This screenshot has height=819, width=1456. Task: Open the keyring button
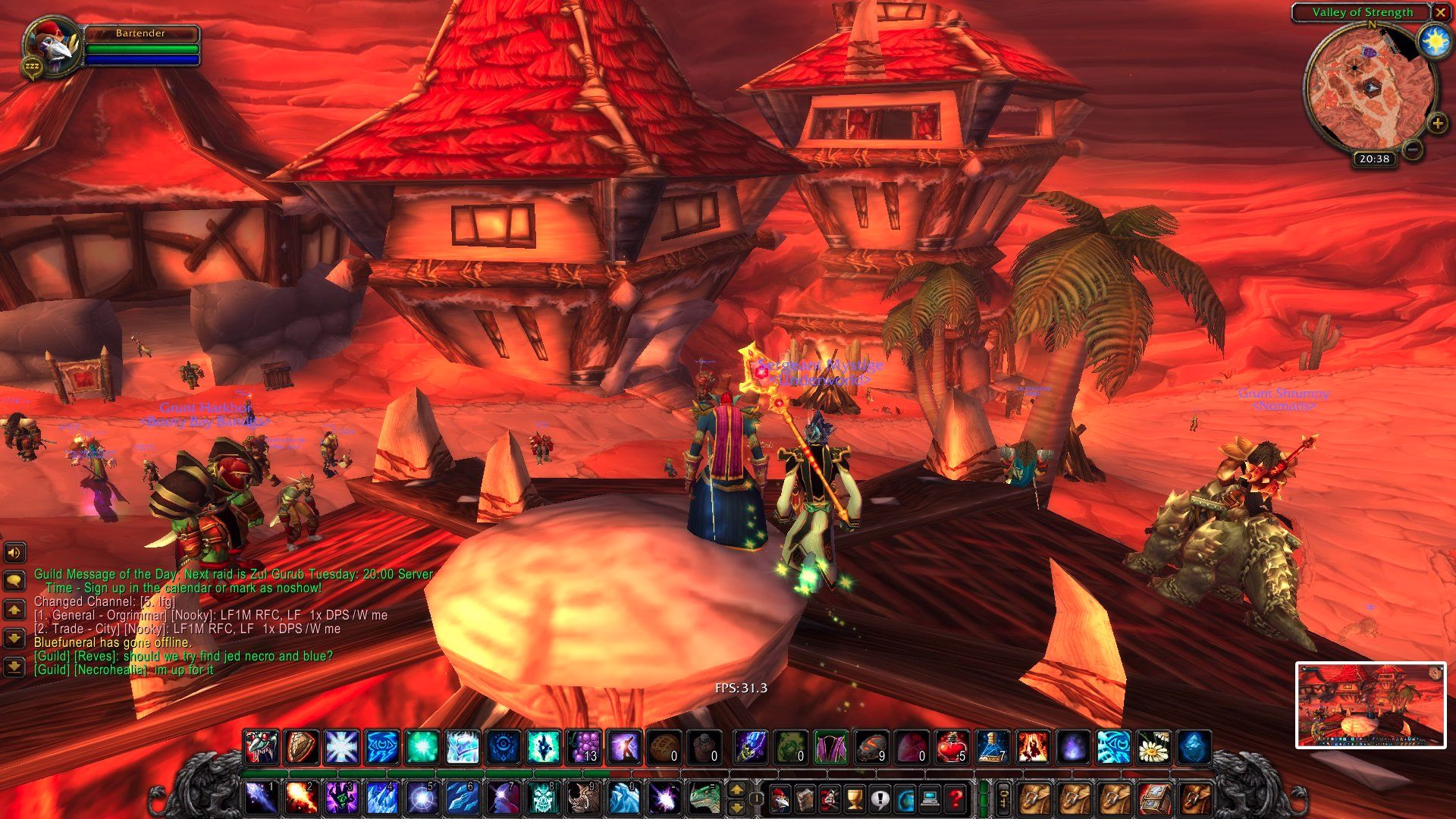click(x=1003, y=799)
